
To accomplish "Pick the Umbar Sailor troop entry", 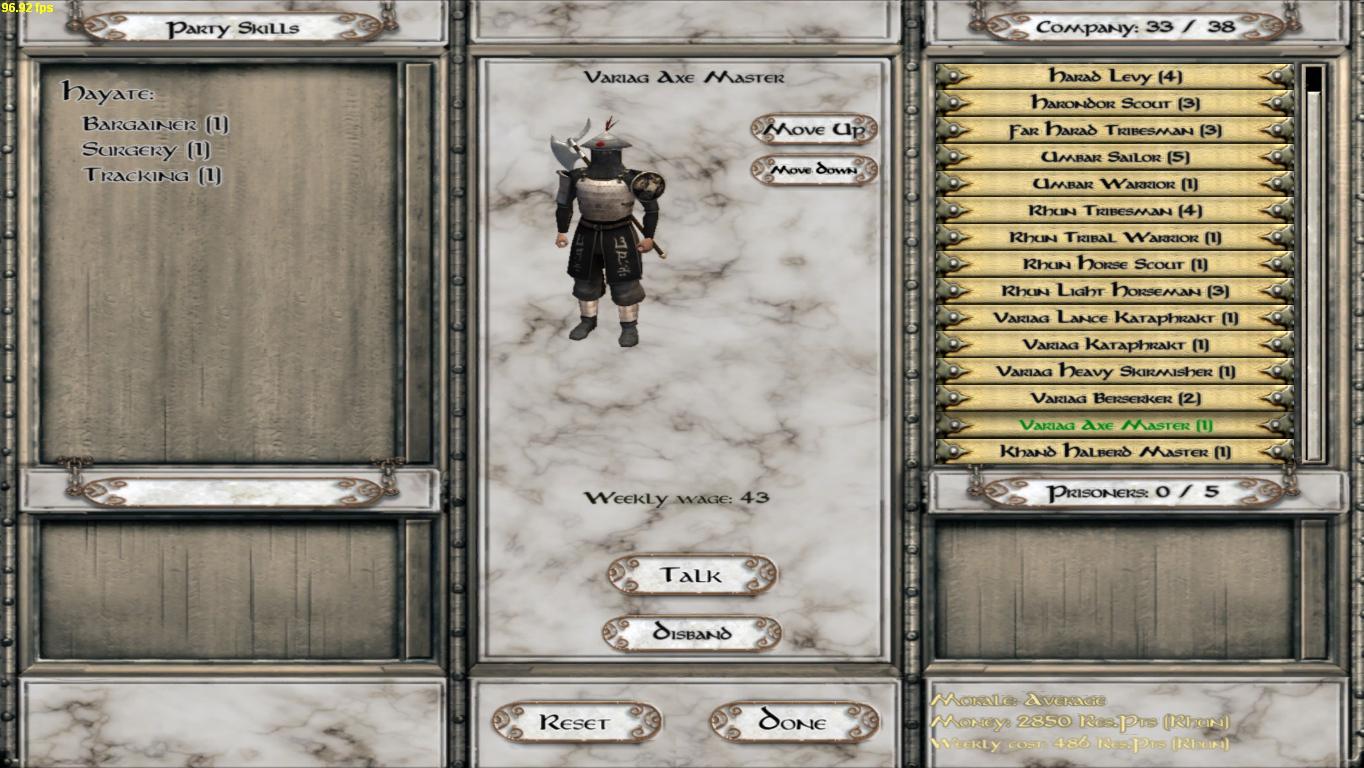I will point(1115,157).
